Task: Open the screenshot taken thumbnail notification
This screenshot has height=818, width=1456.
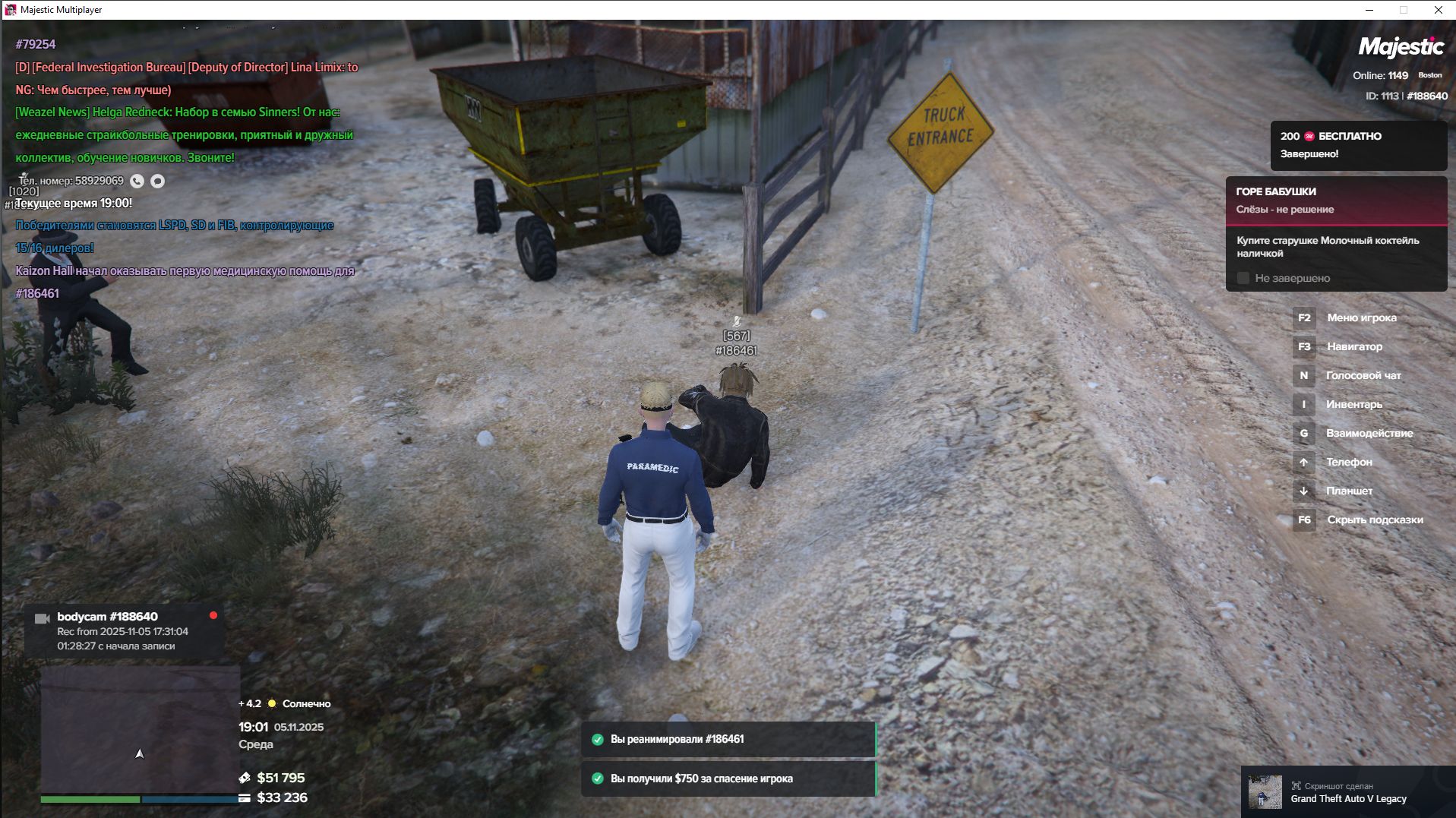Action: [1265, 792]
